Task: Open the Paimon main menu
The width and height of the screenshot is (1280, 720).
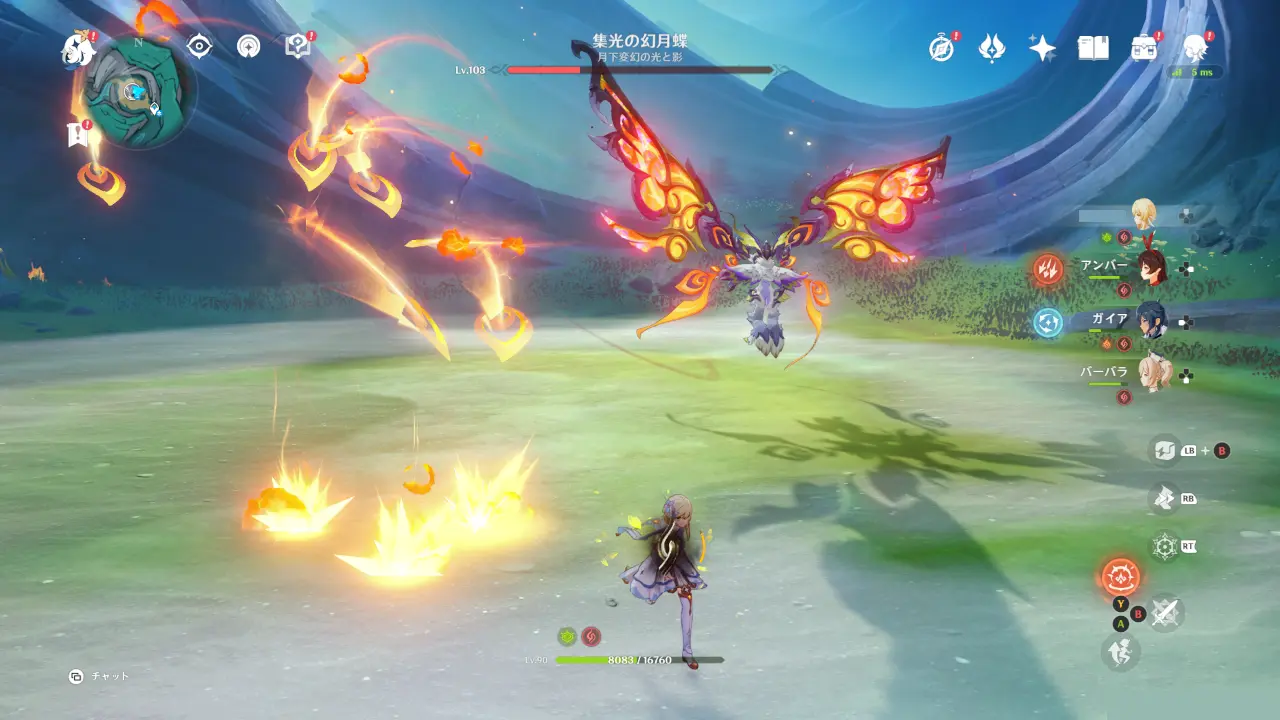Action: pyautogui.click(x=77, y=48)
